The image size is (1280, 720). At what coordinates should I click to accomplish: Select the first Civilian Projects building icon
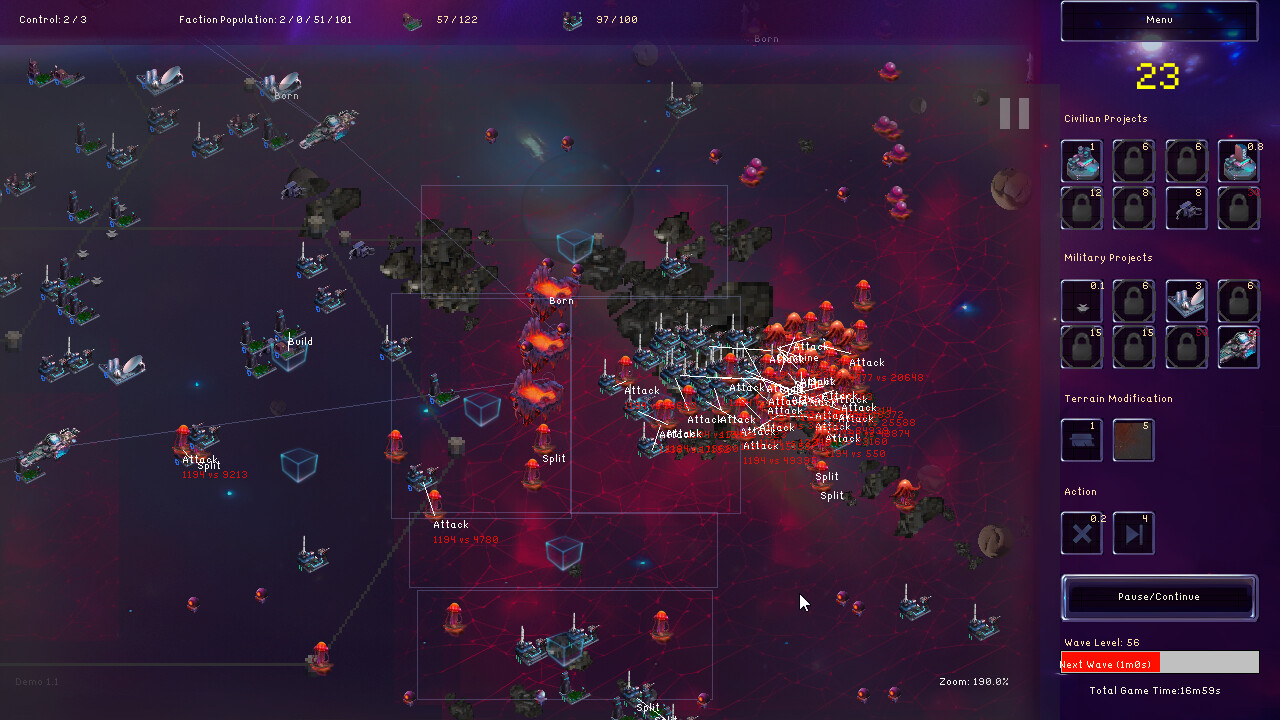click(x=1081, y=160)
